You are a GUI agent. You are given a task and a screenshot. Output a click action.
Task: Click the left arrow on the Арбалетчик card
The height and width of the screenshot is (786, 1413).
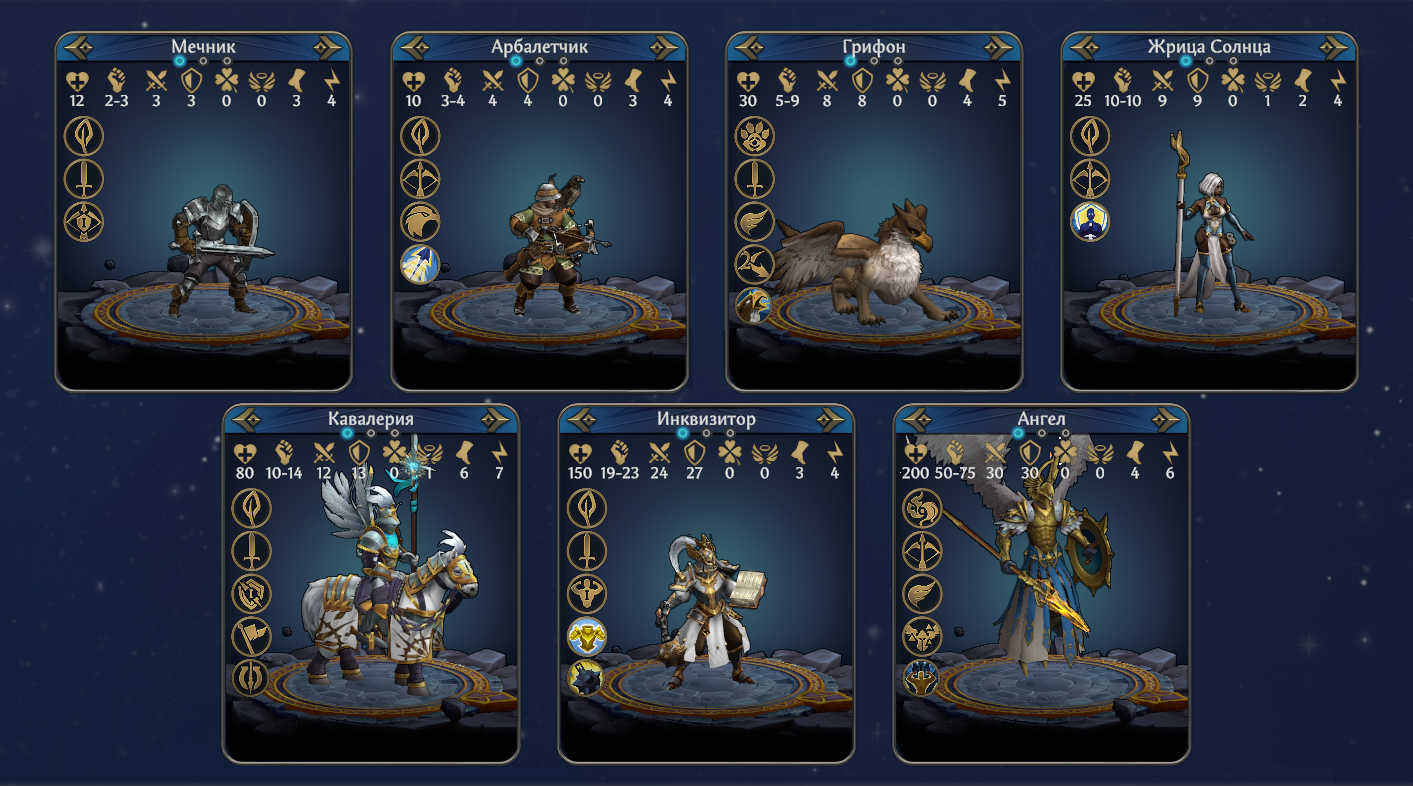[x=415, y=47]
